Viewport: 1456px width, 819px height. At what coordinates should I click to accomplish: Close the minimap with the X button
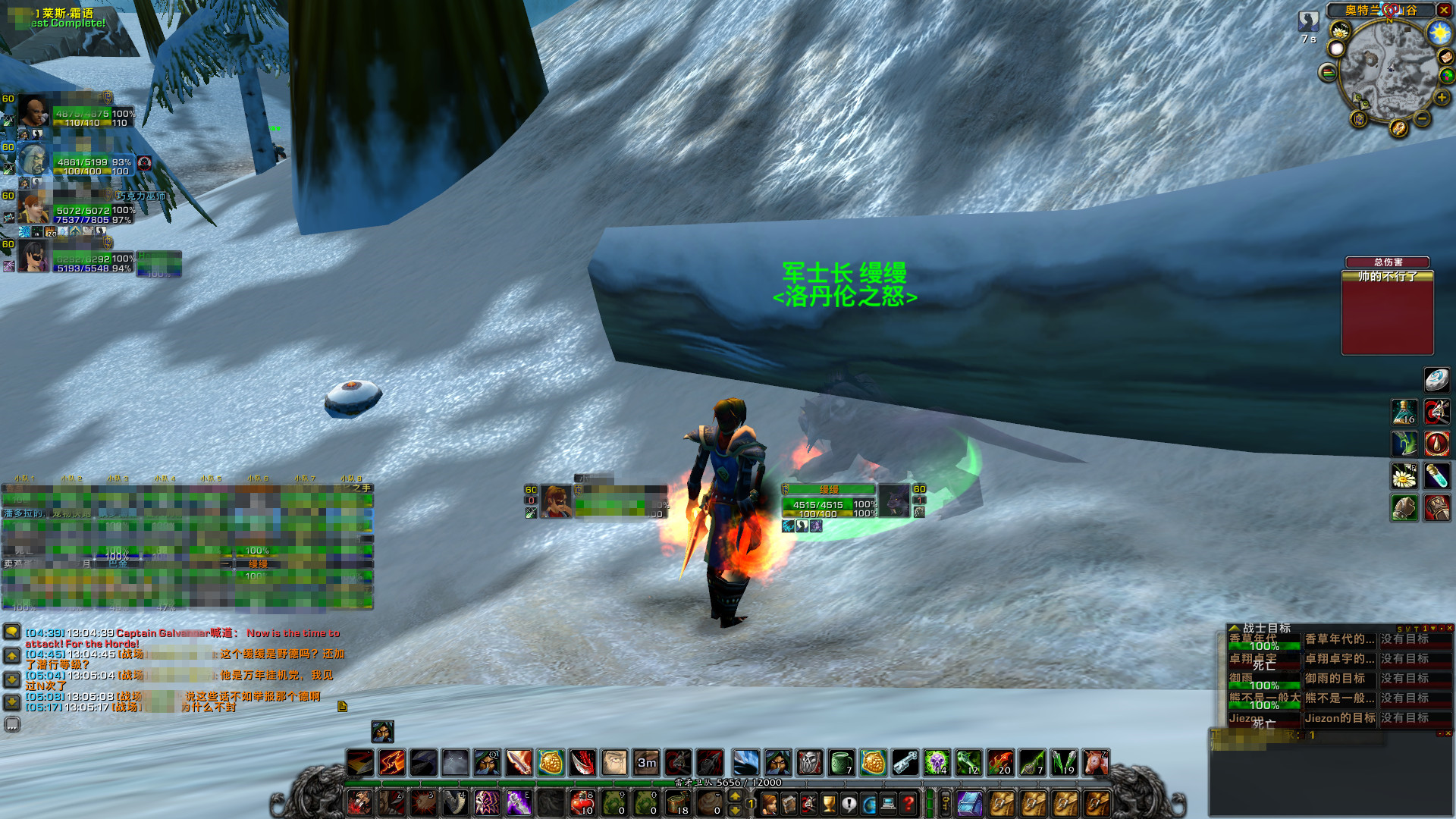coord(1444,10)
